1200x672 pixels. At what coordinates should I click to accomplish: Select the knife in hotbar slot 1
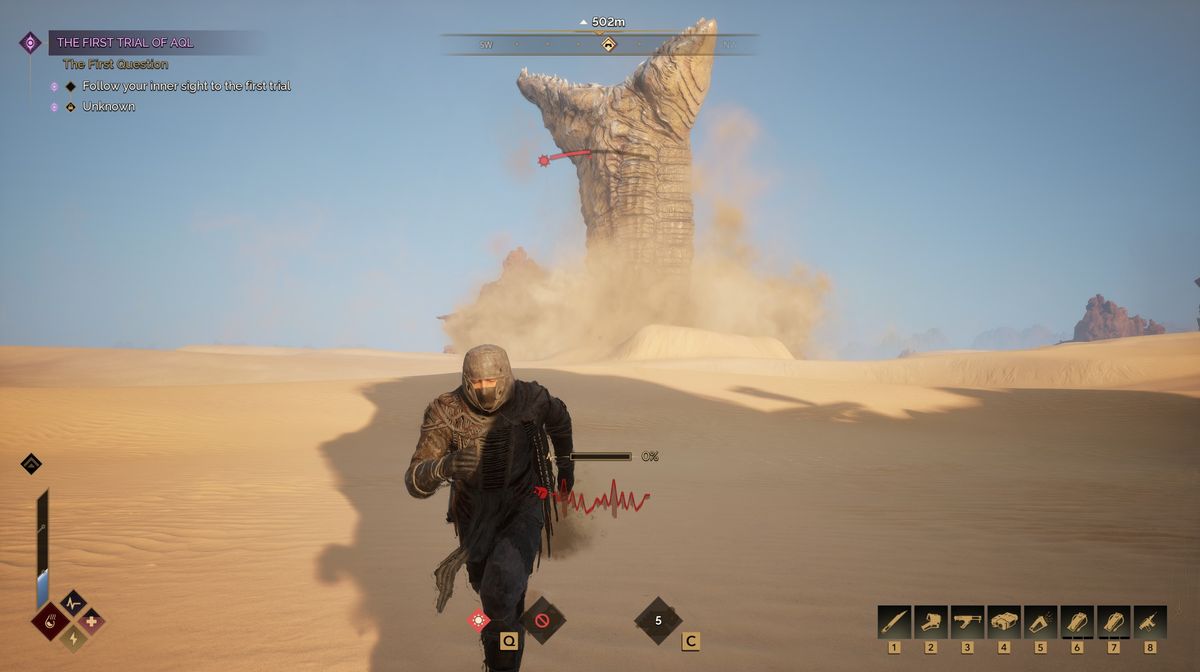[x=894, y=621]
